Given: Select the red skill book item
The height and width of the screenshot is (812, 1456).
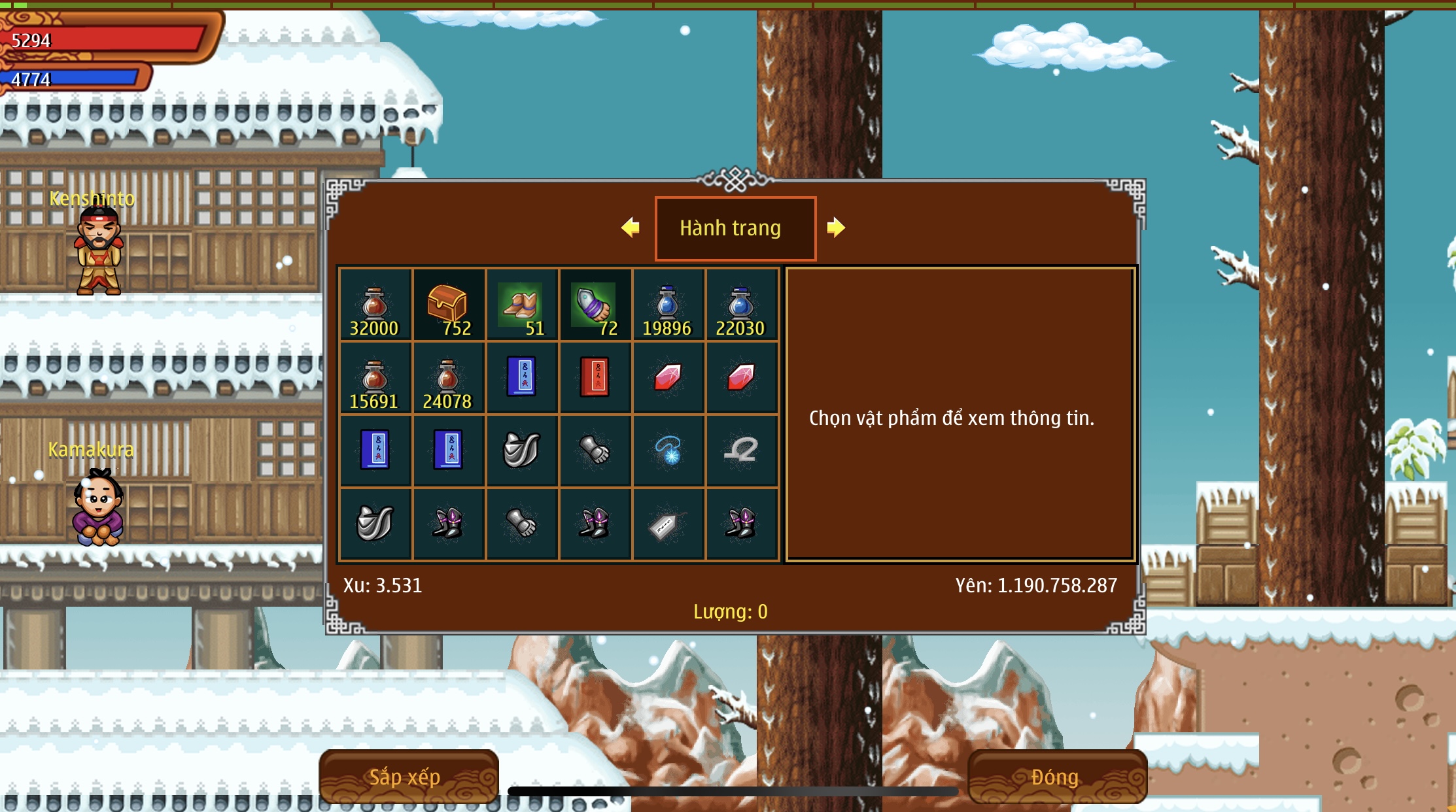Looking at the screenshot, I should (595, 377).
